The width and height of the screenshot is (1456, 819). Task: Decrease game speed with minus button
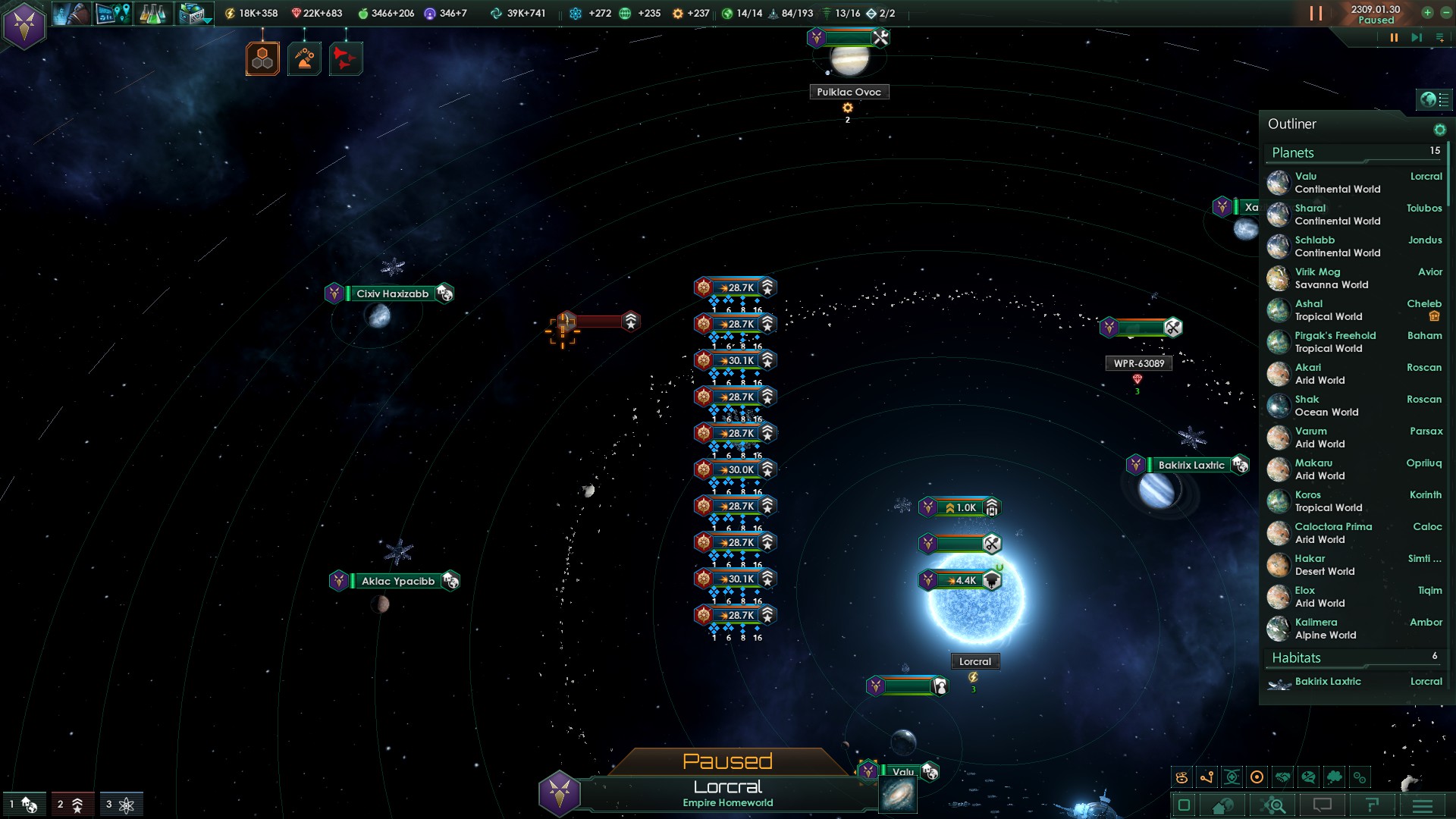point(1446,13)
